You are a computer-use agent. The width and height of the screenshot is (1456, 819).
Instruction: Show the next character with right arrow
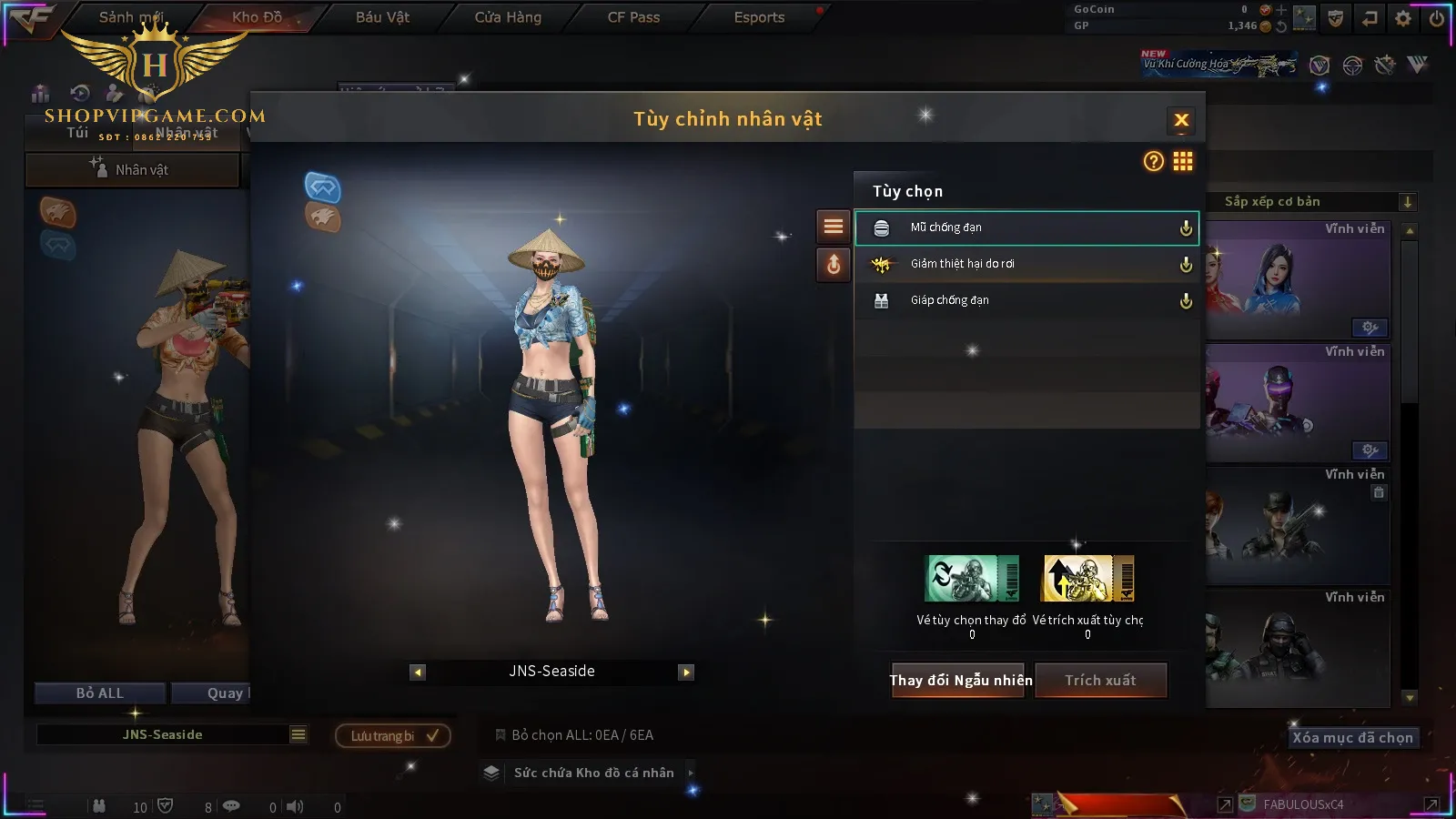point(686,672)
